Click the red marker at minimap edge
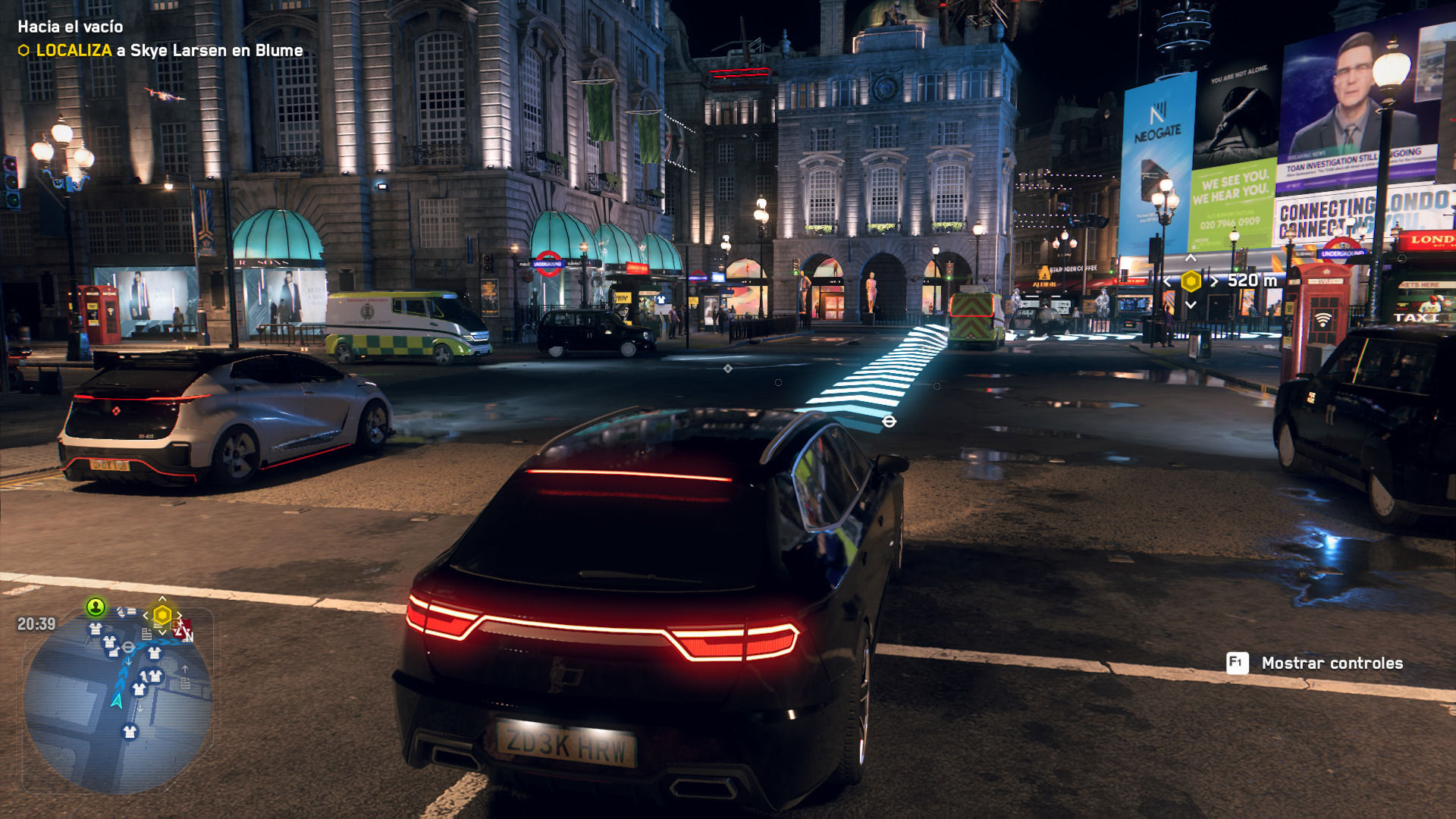Screen dimensions: 1456x819 pyautogui.click(x=183, y=629)
